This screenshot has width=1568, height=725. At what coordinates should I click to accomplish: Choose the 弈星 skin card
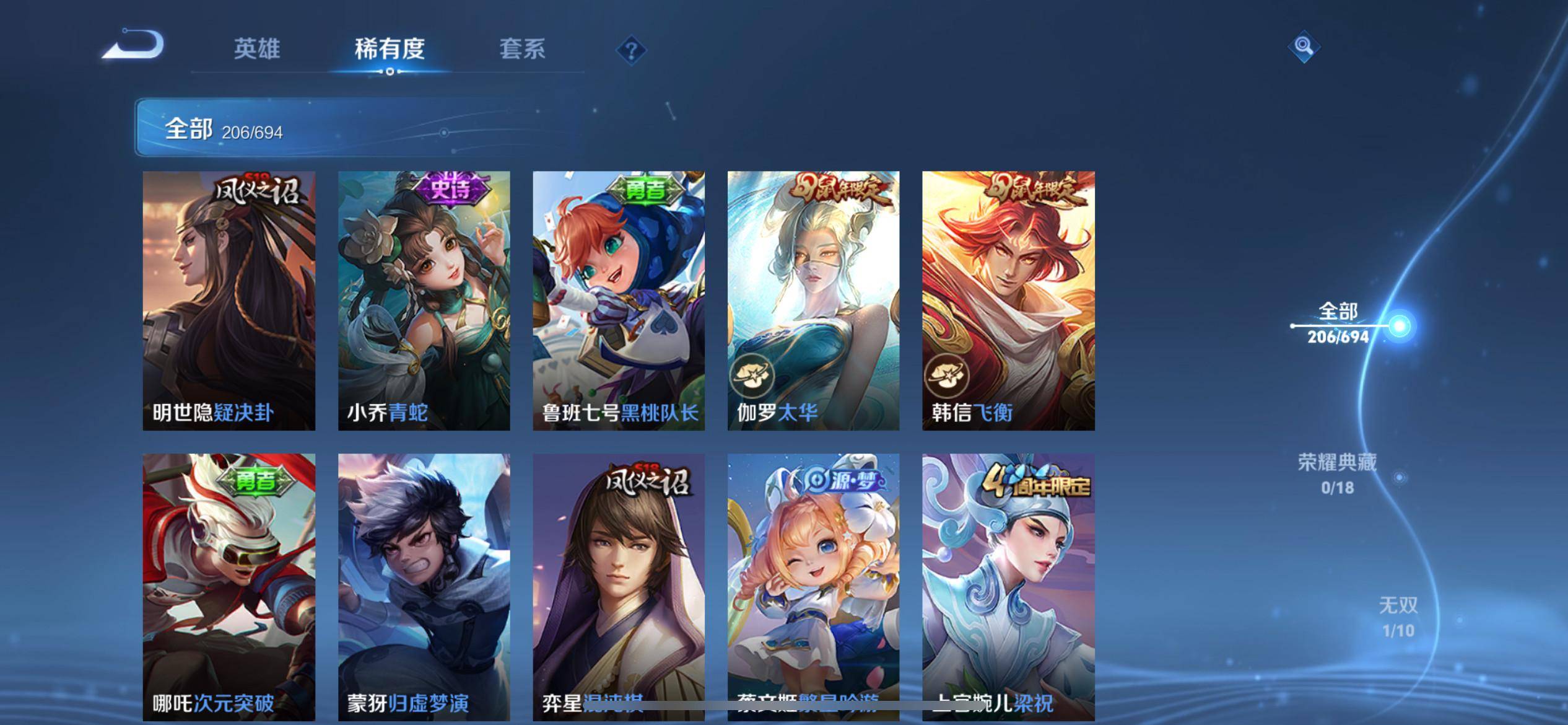tap(619, 586)
